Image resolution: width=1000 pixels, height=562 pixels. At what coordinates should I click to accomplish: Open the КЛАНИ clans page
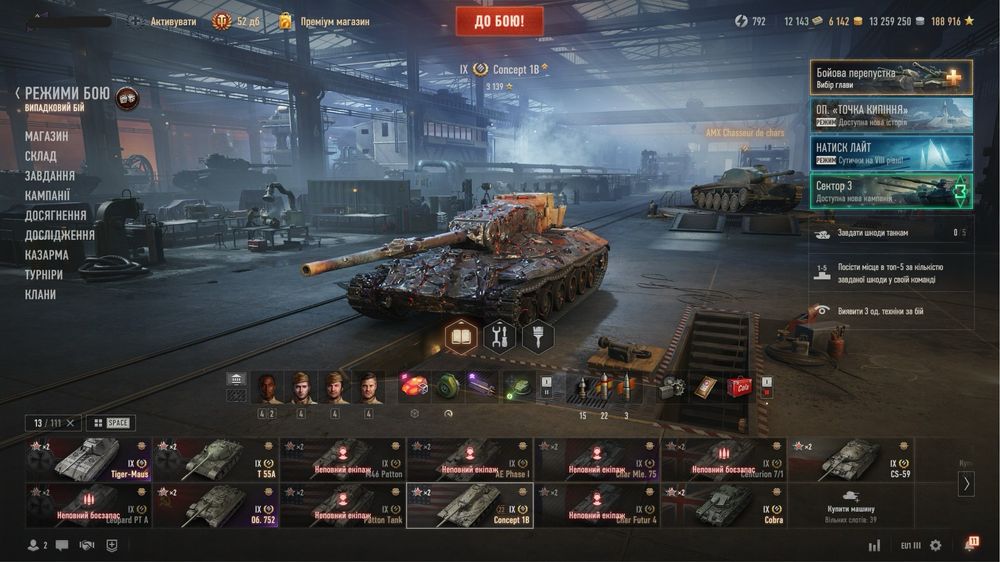click(41, 295)
